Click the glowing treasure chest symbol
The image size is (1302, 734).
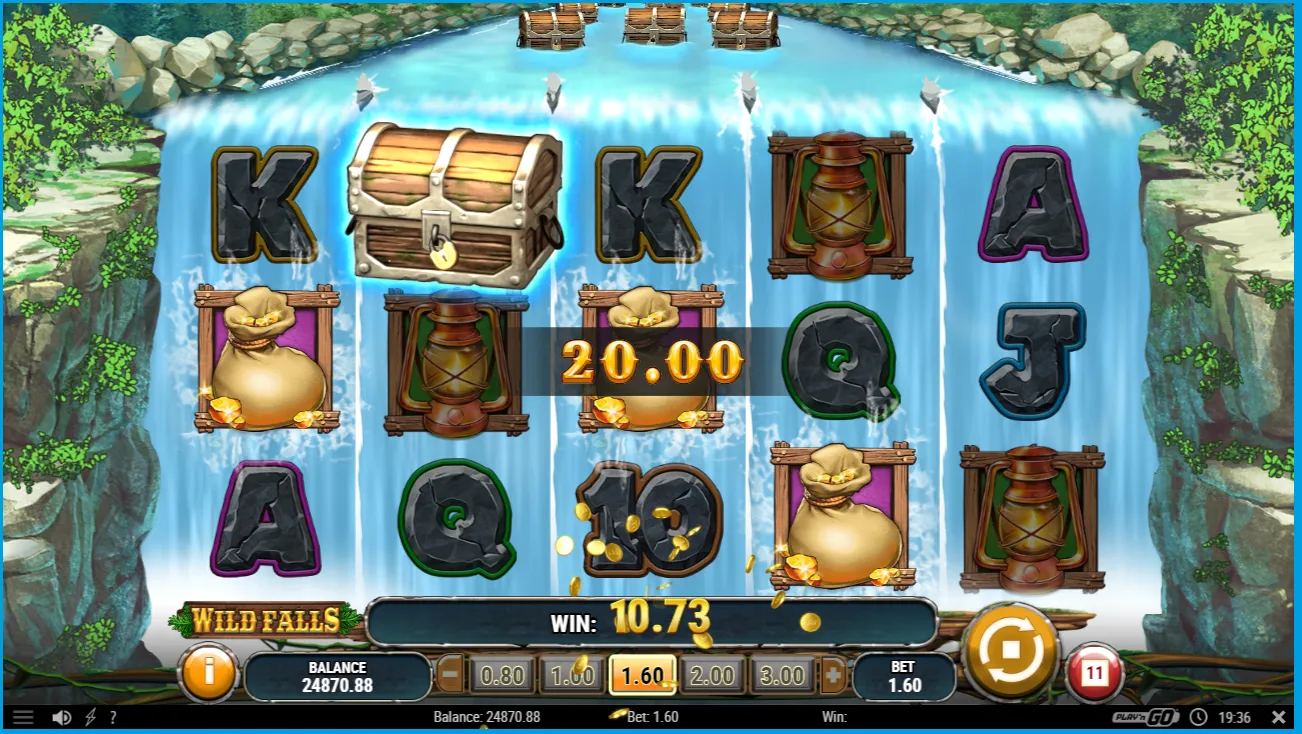tap(452, 203)
